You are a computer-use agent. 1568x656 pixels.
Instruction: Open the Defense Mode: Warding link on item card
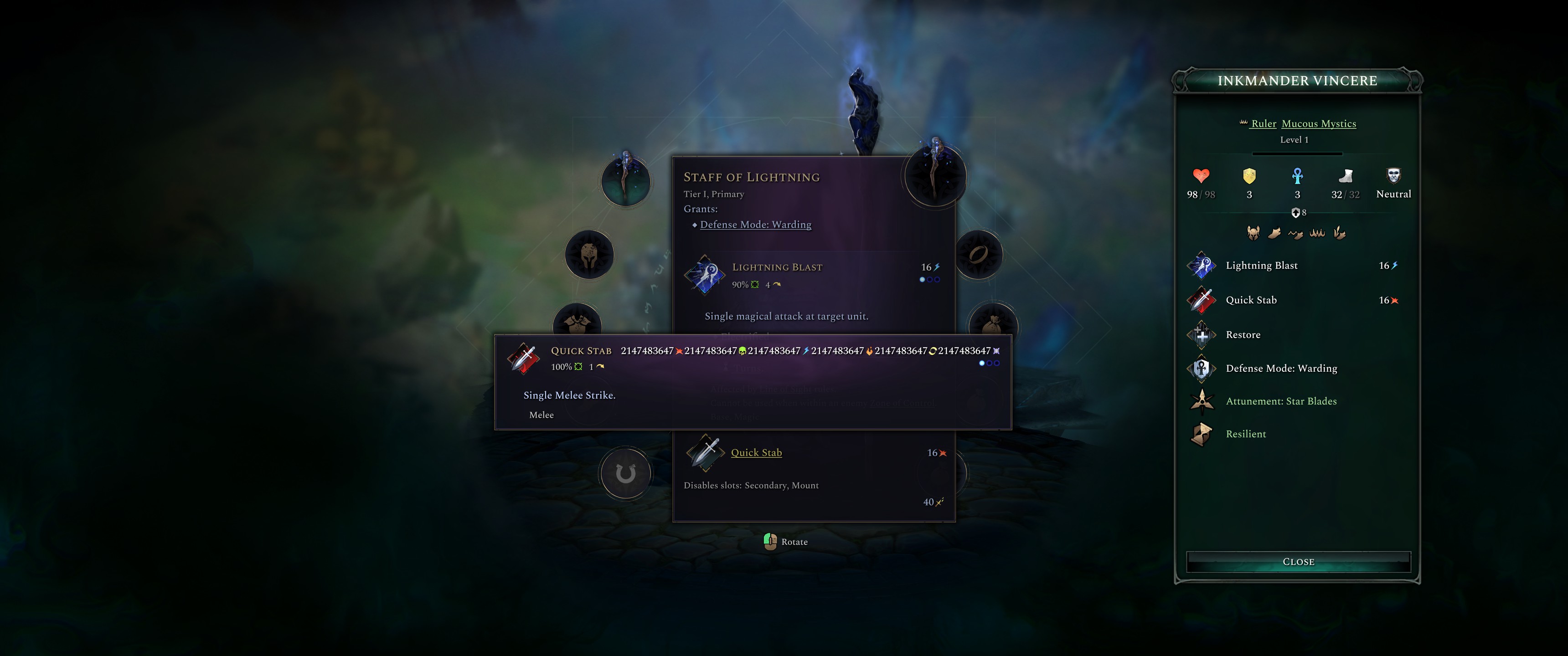coord(756,225)
